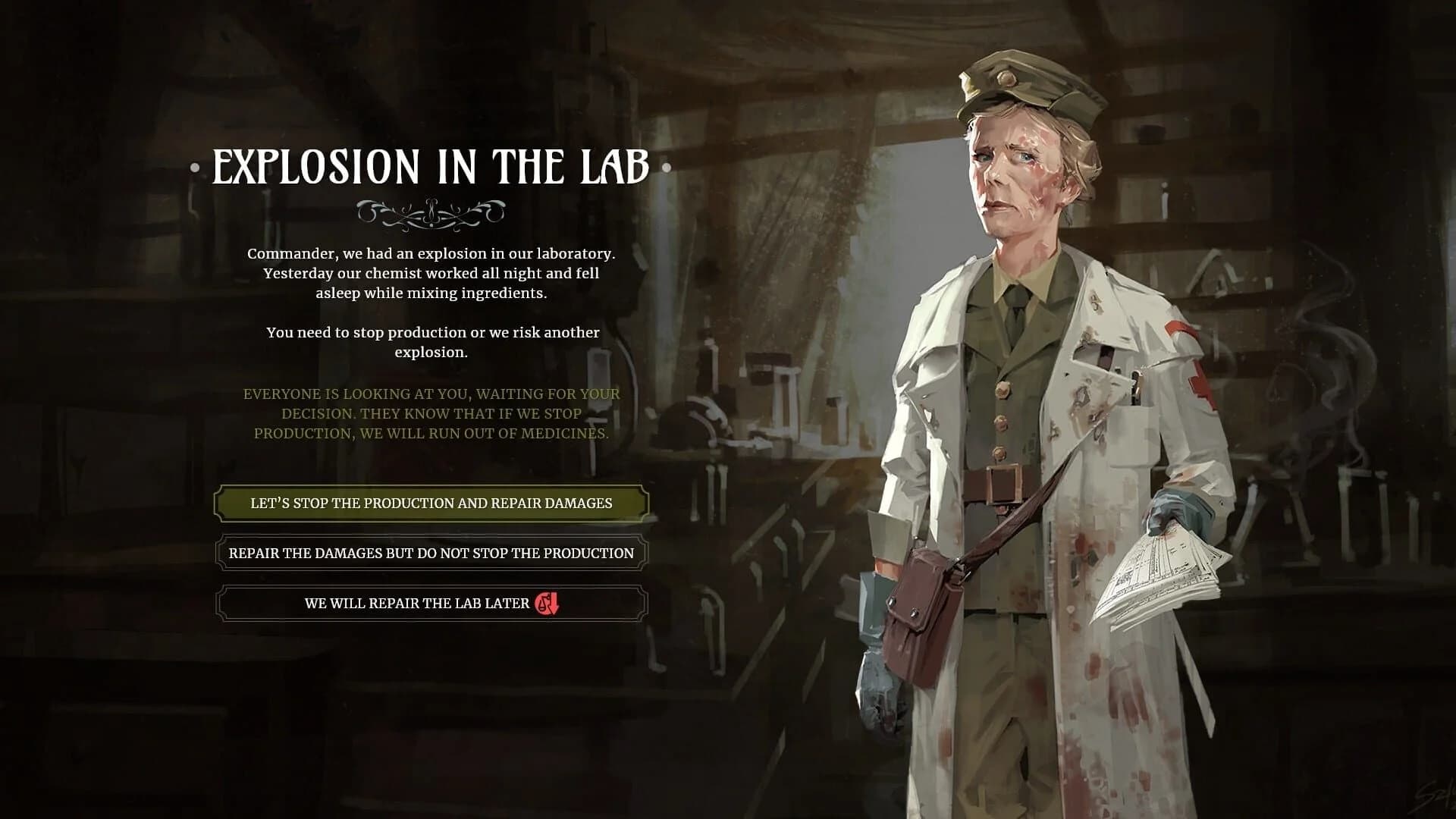The width and height of the screenshot is (1456, 819).
Task: Click the dot after the title text
Action: click(x=667, y=168)
